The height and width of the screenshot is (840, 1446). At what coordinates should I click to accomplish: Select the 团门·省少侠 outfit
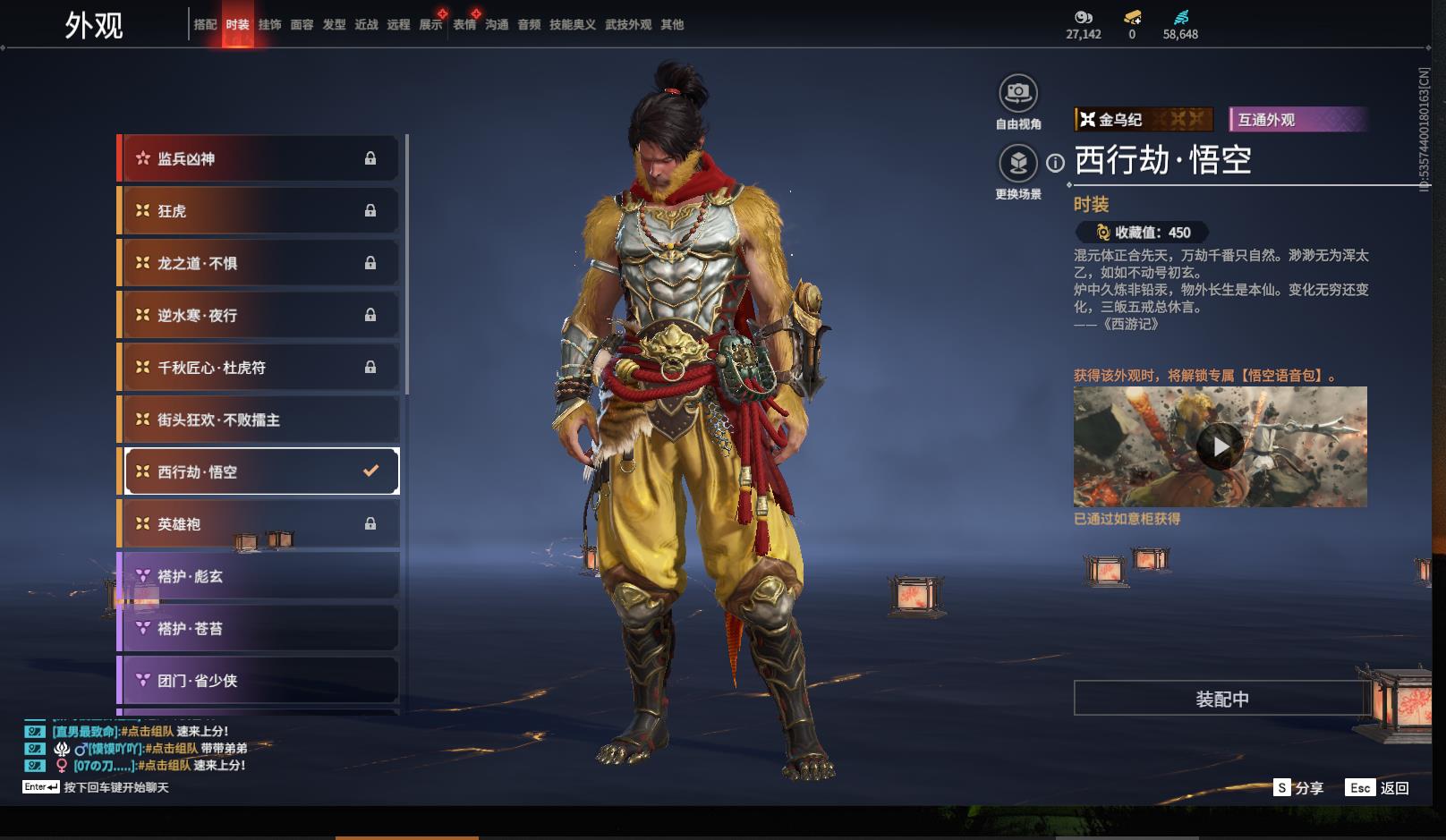coord(259,681)
